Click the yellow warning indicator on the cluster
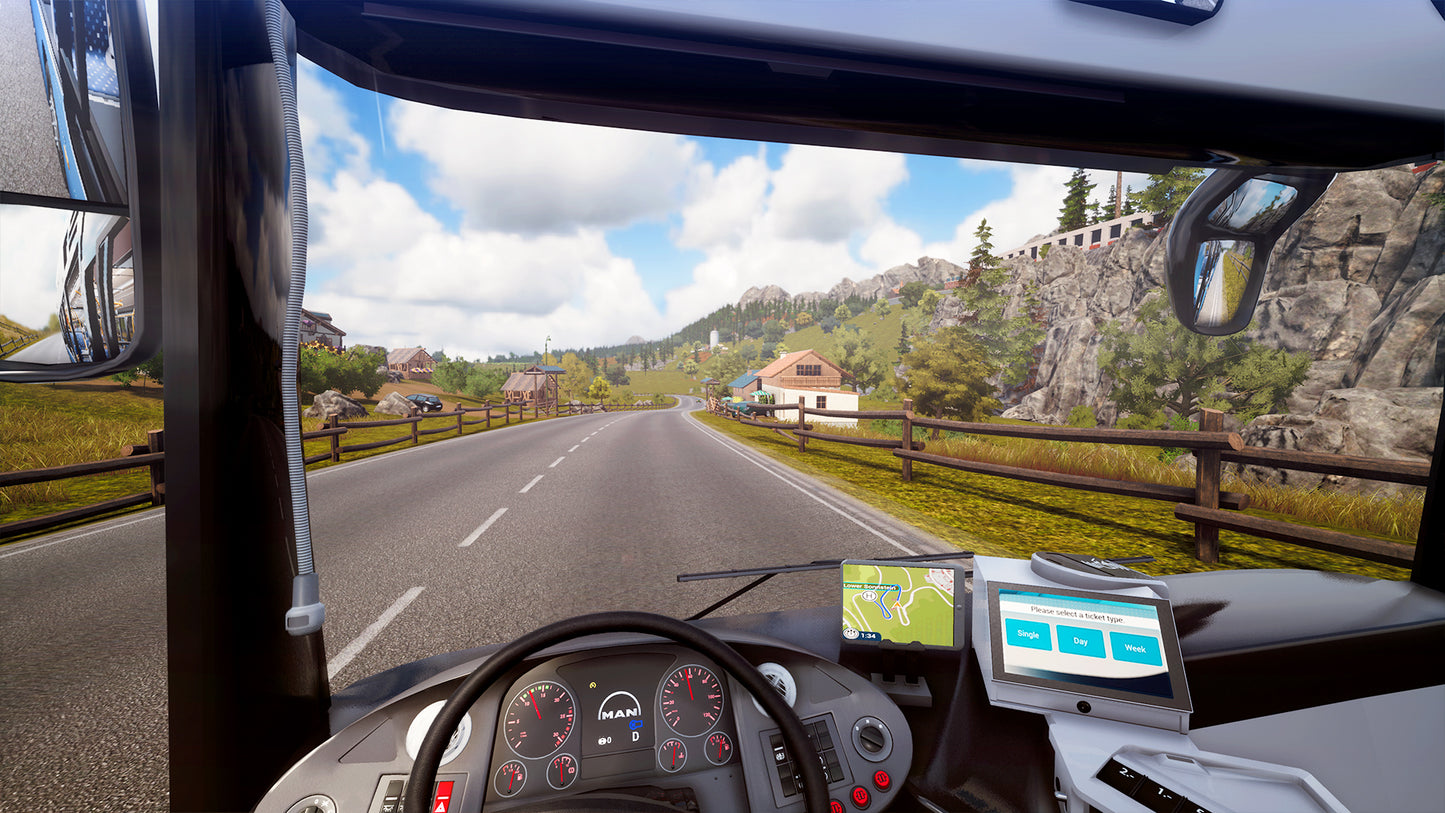1445x813 pixels. tap(593, 685)
